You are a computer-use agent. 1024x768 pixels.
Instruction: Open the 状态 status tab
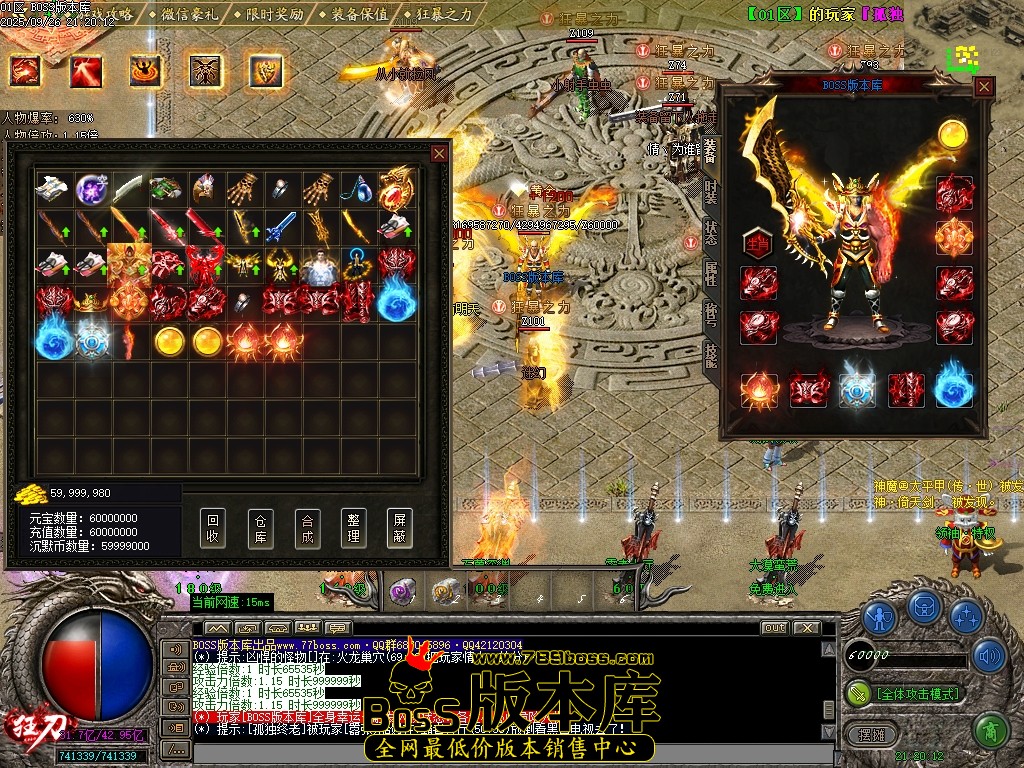(710, 231)
